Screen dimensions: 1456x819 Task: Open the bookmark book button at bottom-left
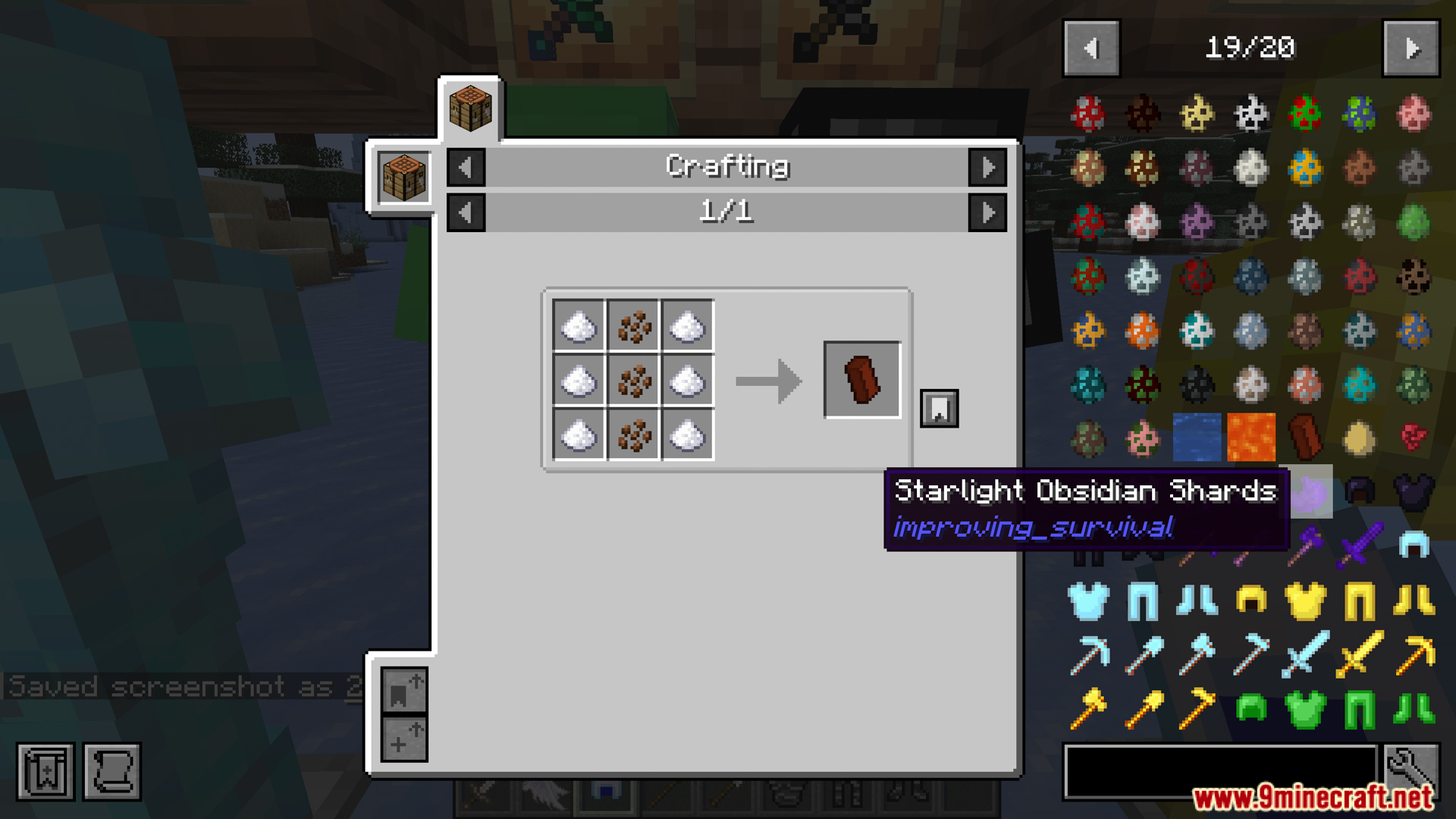pos(45,772)
